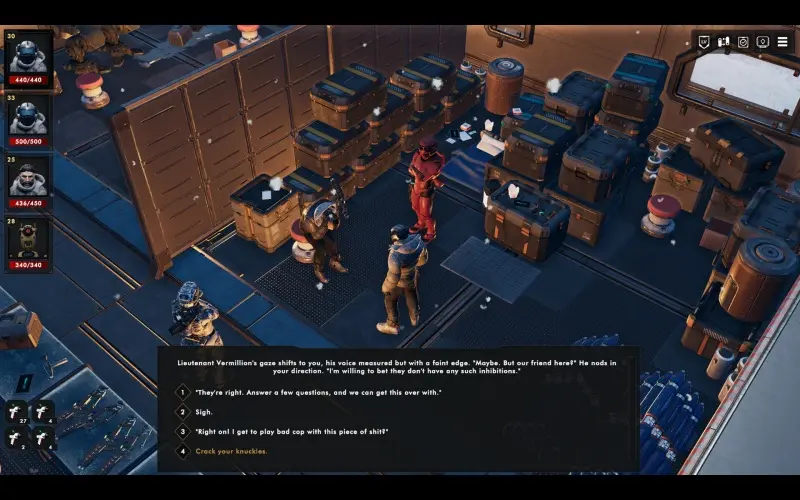The height and width of the screenshot is (500, 800).
Task: Choose the "Crack your knuckles." option
Action: tap(231, 451)
